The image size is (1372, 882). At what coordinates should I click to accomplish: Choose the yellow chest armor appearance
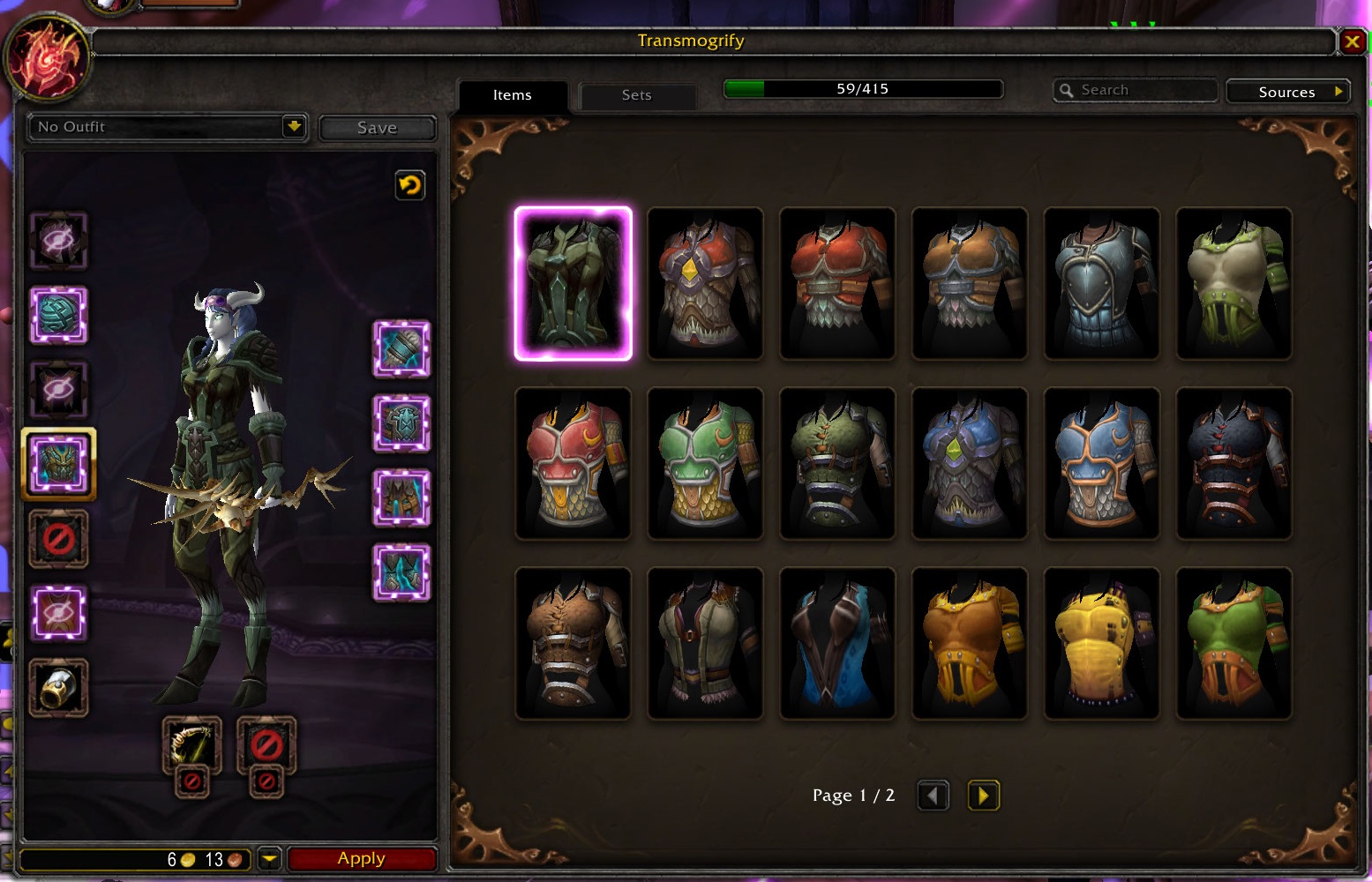point(1101,643)
